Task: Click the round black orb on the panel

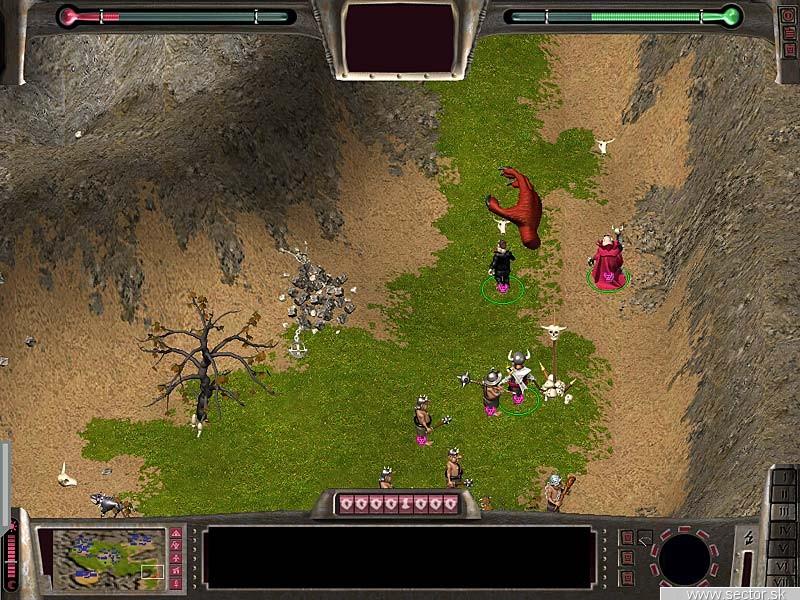Action: click(x=684, y=558)
